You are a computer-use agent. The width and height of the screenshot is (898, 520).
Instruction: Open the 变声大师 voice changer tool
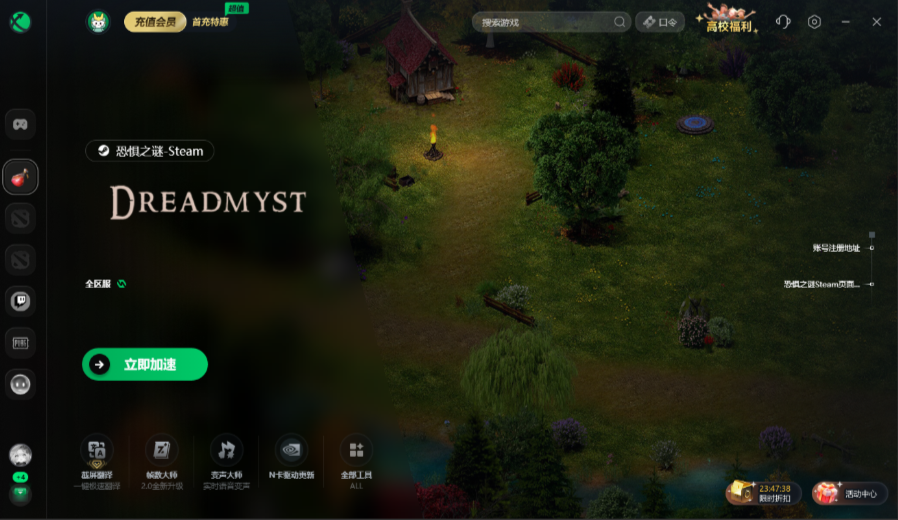[227, 458]
